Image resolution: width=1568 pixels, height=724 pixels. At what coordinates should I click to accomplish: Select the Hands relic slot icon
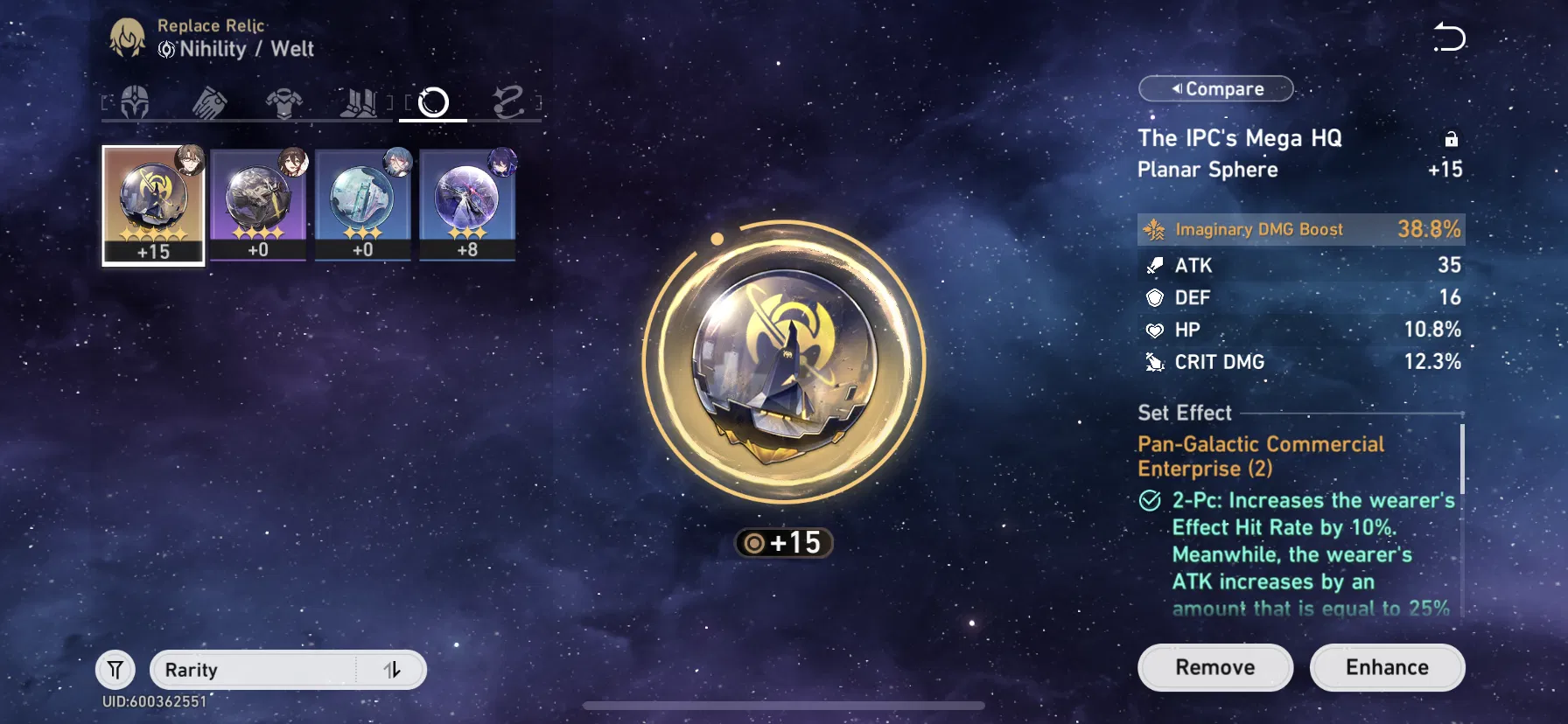point(209,102)
